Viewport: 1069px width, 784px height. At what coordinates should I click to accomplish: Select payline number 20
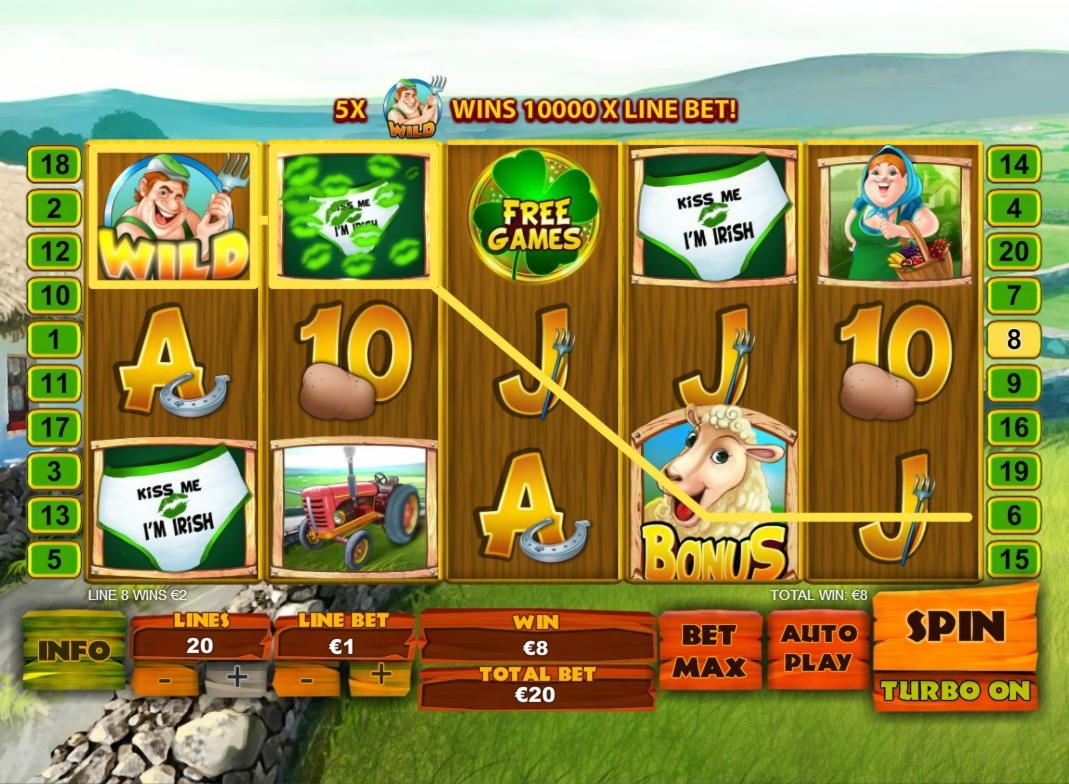point(1014,252)
